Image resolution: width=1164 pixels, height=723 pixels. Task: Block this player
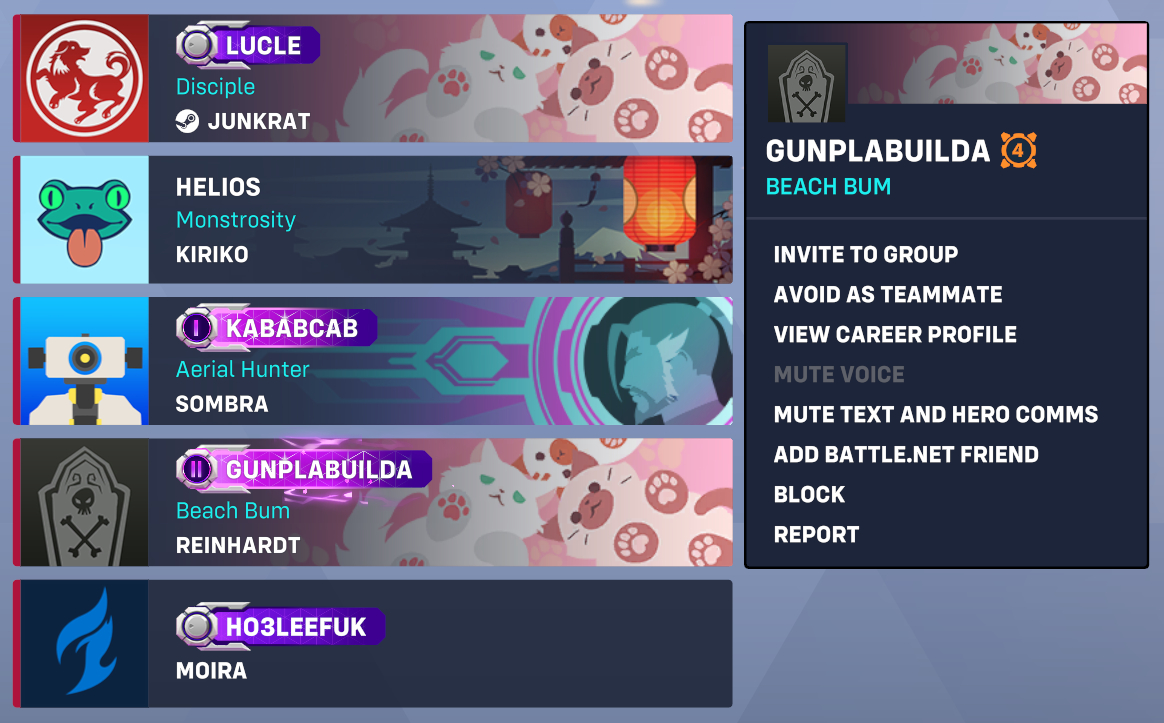coord(809,494)
